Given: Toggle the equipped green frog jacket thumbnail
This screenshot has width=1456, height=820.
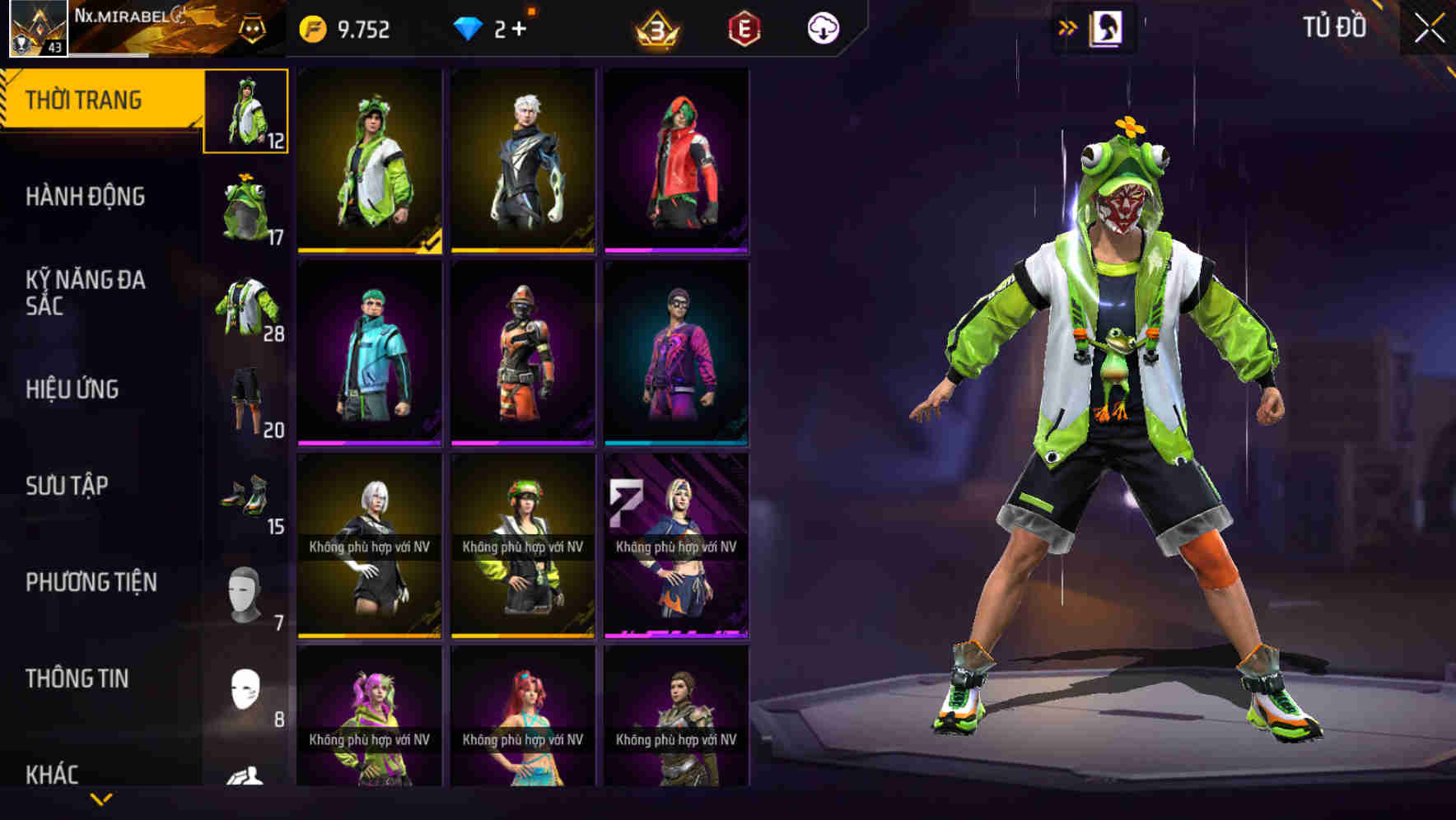Looking at the screenshot, I should pyautogui.click(x=245, y=111).
